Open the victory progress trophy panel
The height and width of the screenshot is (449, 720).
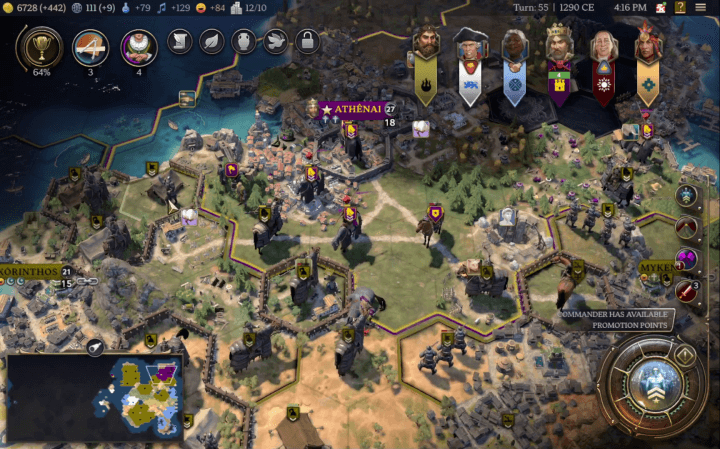(x=42, y=47)
